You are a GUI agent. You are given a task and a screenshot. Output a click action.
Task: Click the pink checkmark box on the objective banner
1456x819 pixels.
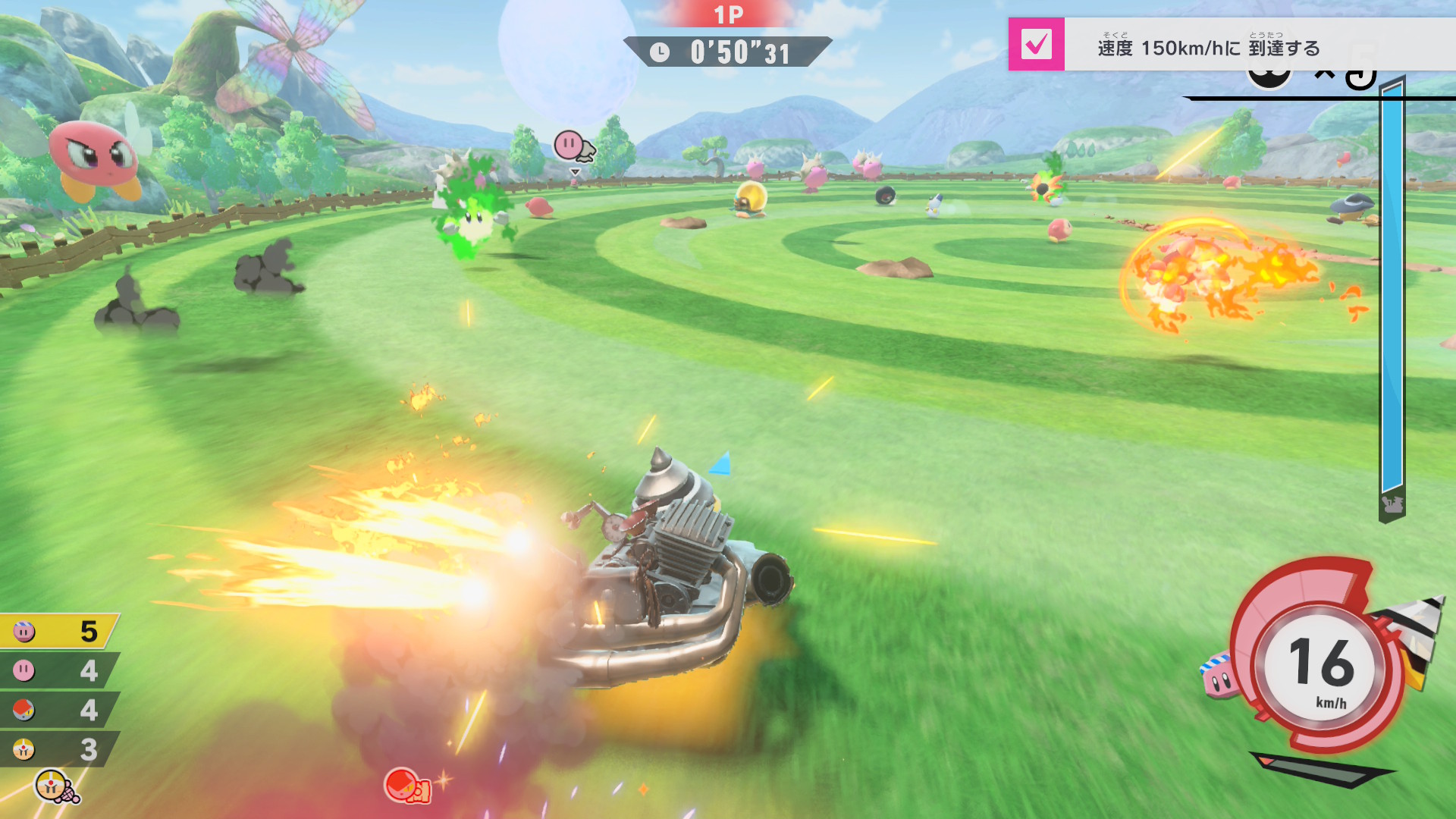tap(1036, 45)
